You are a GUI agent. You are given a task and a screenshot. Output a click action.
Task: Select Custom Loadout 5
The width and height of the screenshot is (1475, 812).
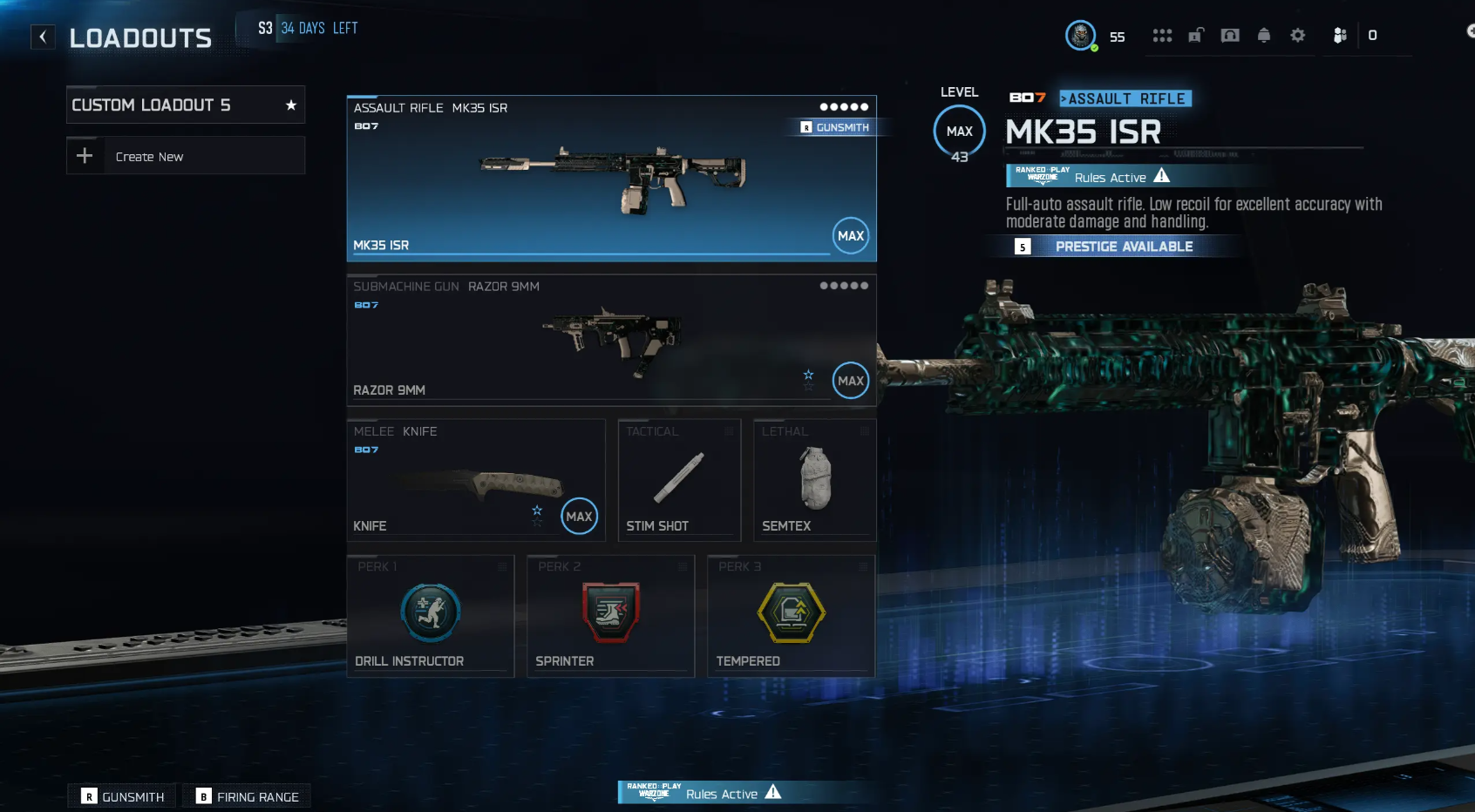(x=185, y=105)
